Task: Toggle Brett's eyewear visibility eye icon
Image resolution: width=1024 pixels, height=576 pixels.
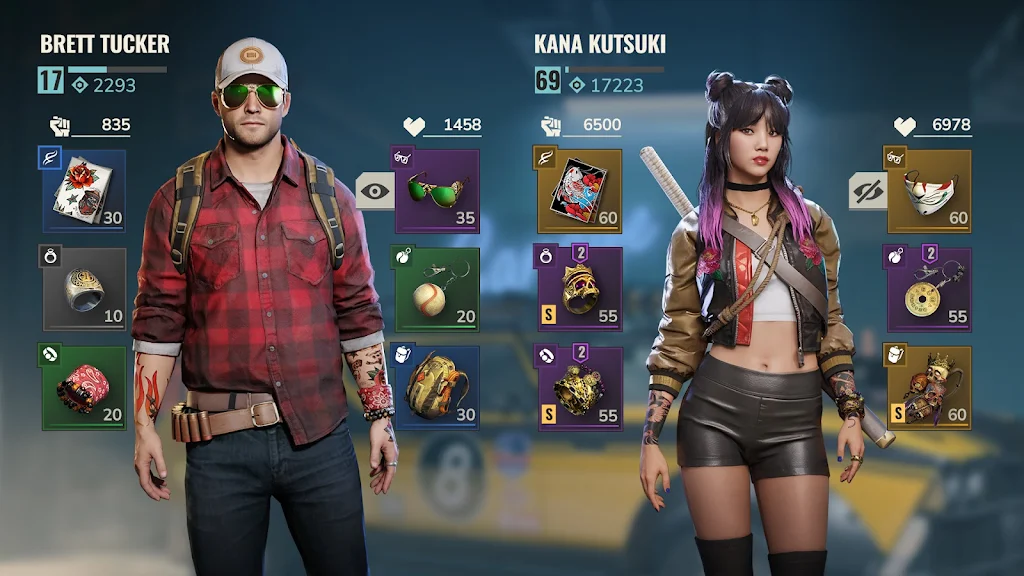Action: pos(375,189)
